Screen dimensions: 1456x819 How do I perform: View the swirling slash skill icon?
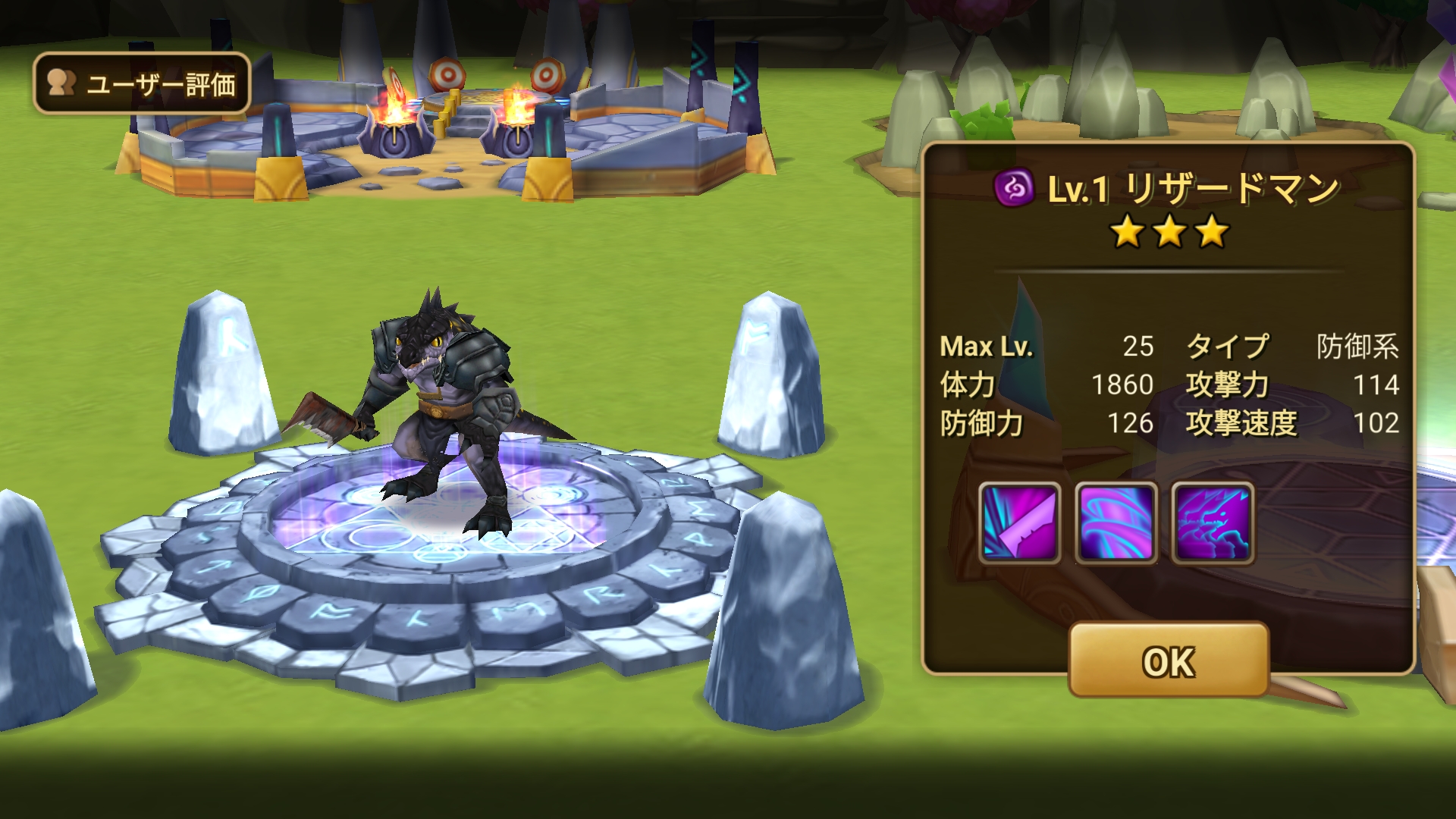[x=1116, y=523]
